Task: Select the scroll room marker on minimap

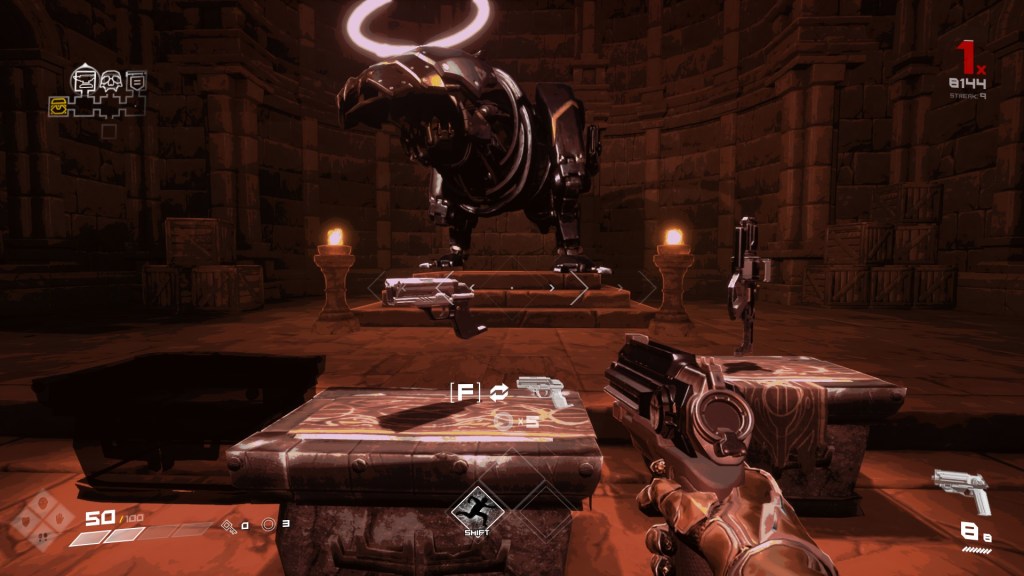Action: click(136, 80)
